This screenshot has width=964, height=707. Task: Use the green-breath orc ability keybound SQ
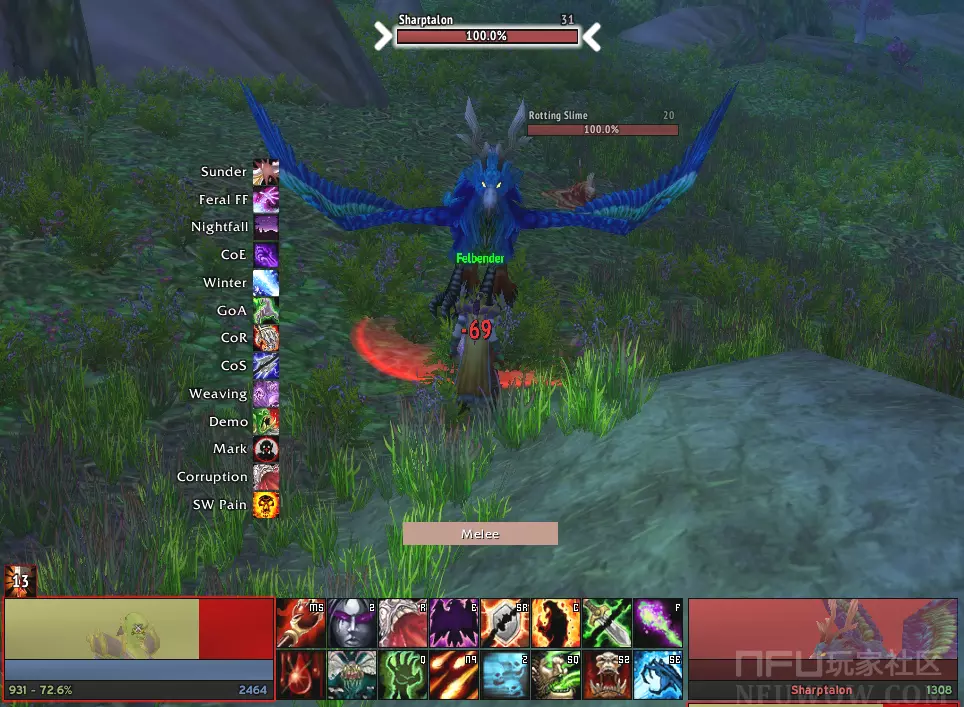556,675
